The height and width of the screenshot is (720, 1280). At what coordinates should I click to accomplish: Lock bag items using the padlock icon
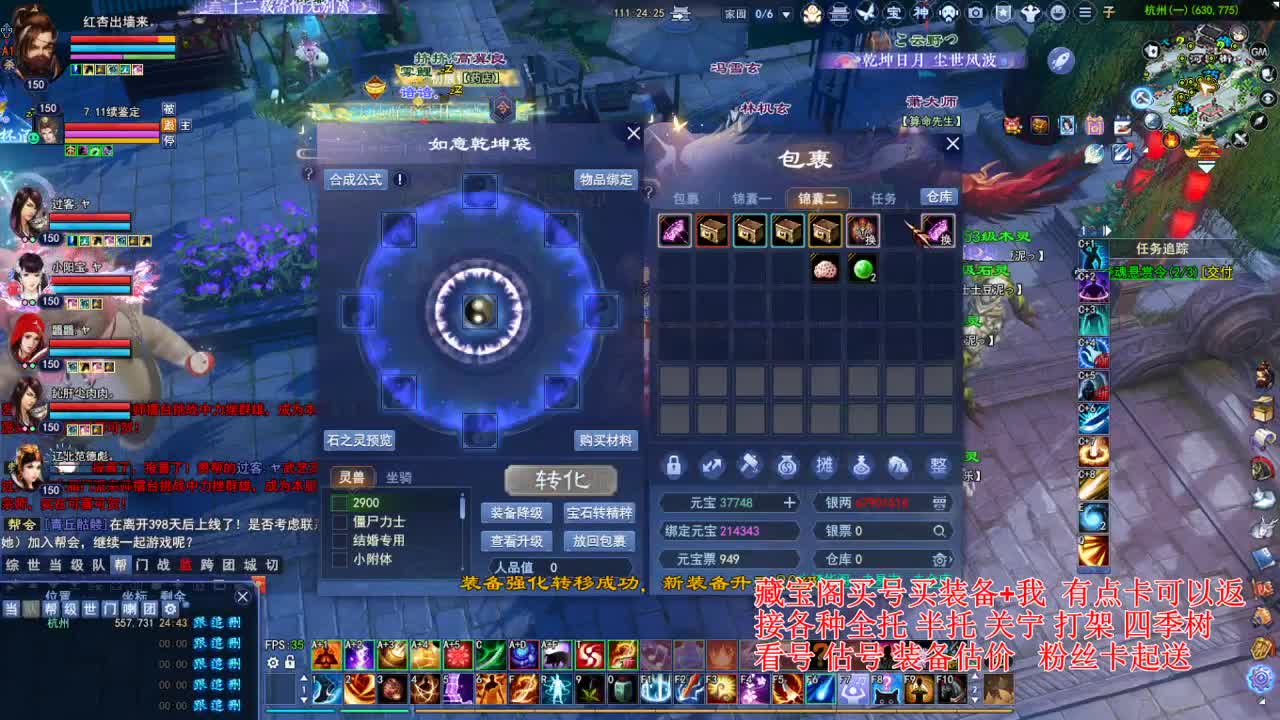(674, 465)
